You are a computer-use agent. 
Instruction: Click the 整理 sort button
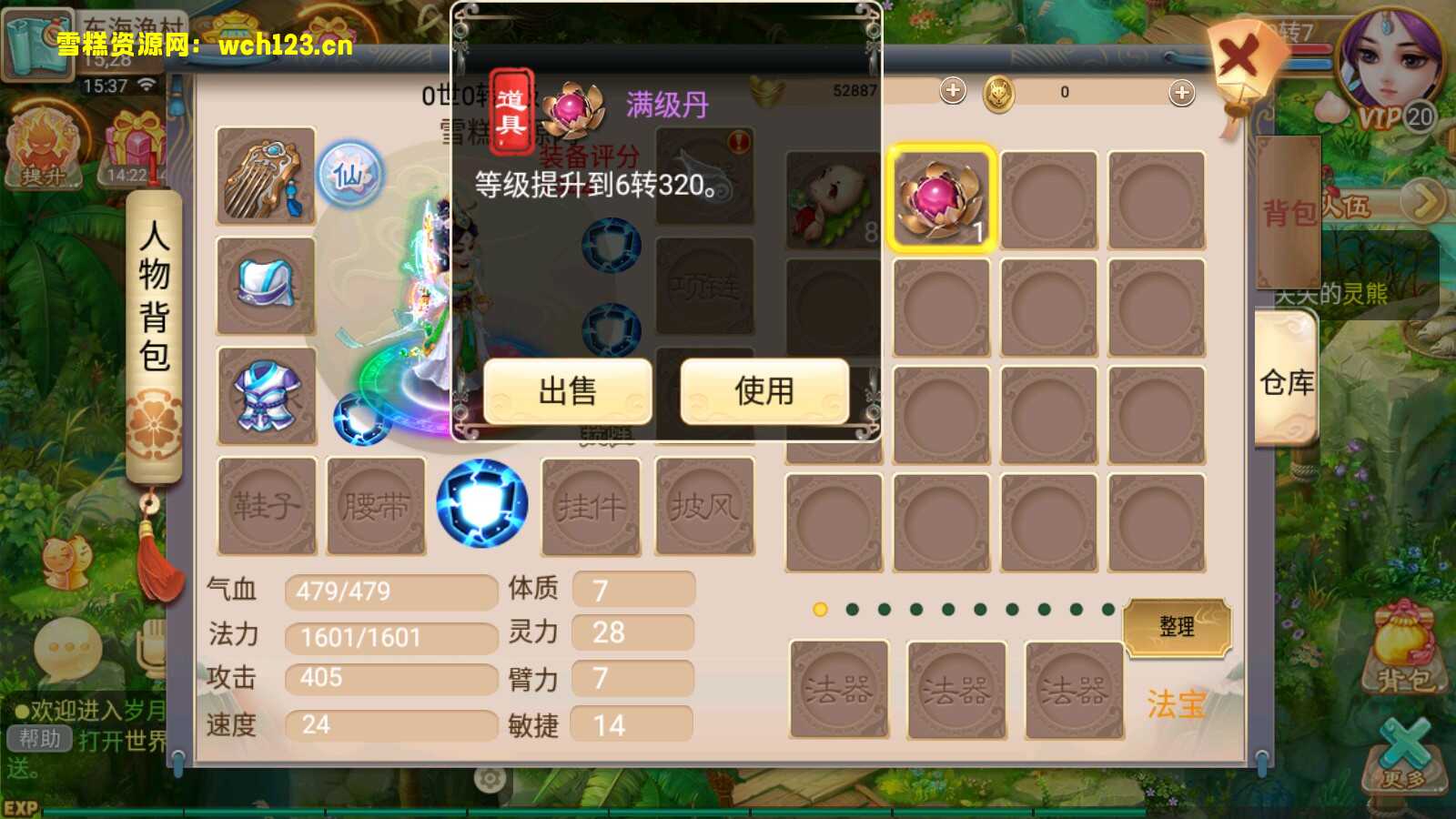pos(1178,628)
